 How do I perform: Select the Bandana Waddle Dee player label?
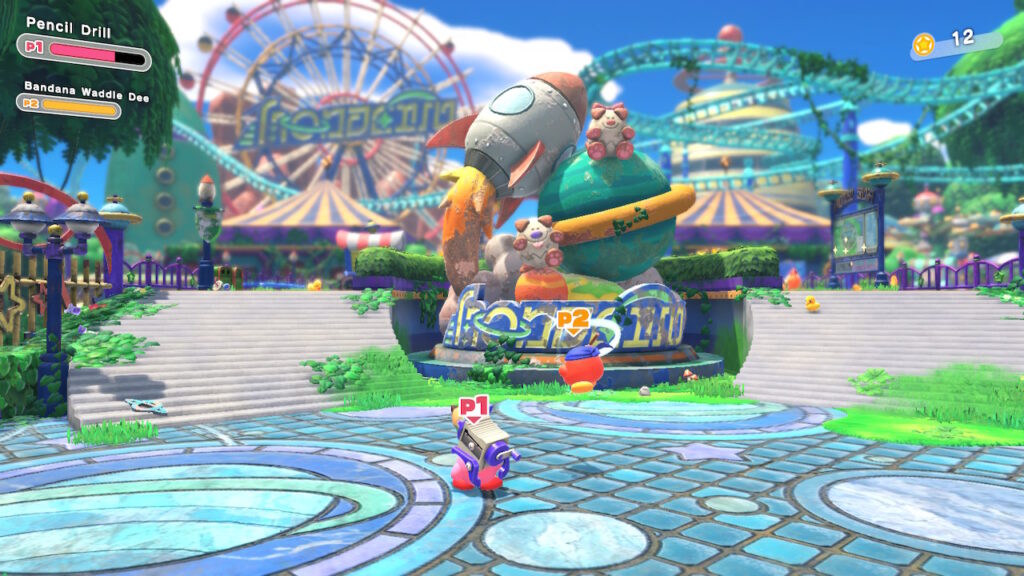[72, 87]
